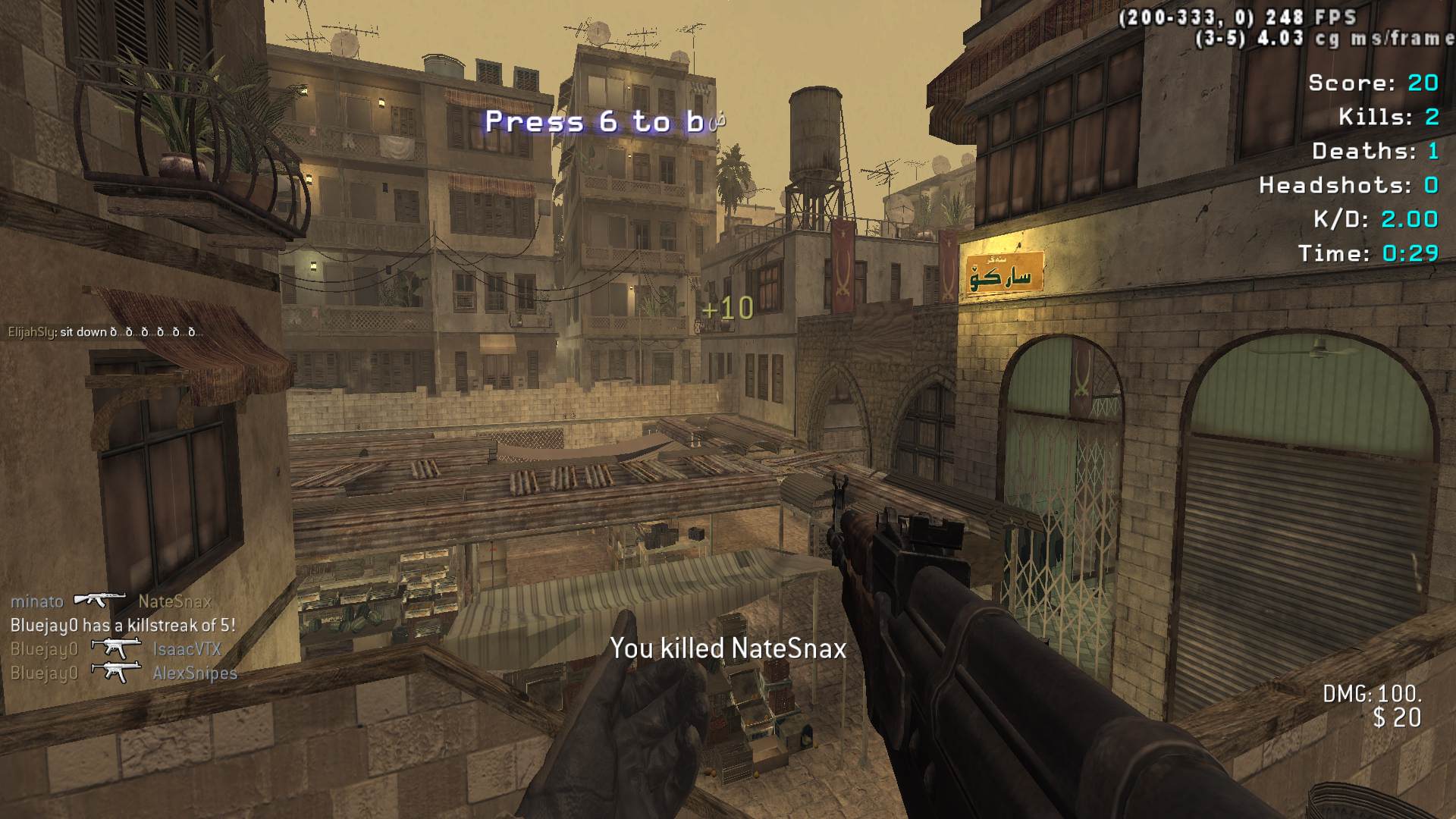The image size is (1456, 819).
Task: Select the Bluejay0 killed AlexSnipes killfeed row
Action: coord(124,673)
